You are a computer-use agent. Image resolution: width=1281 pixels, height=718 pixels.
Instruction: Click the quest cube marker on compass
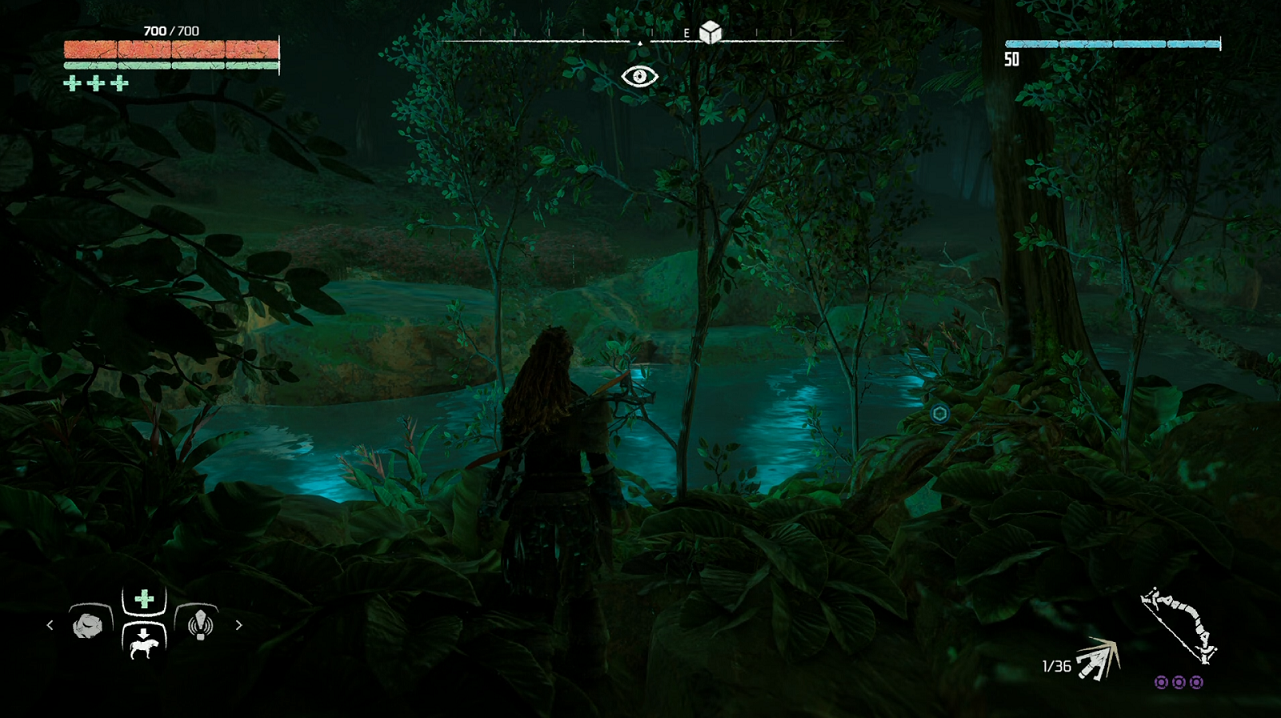pyautogui.click(x=710, y=33)
